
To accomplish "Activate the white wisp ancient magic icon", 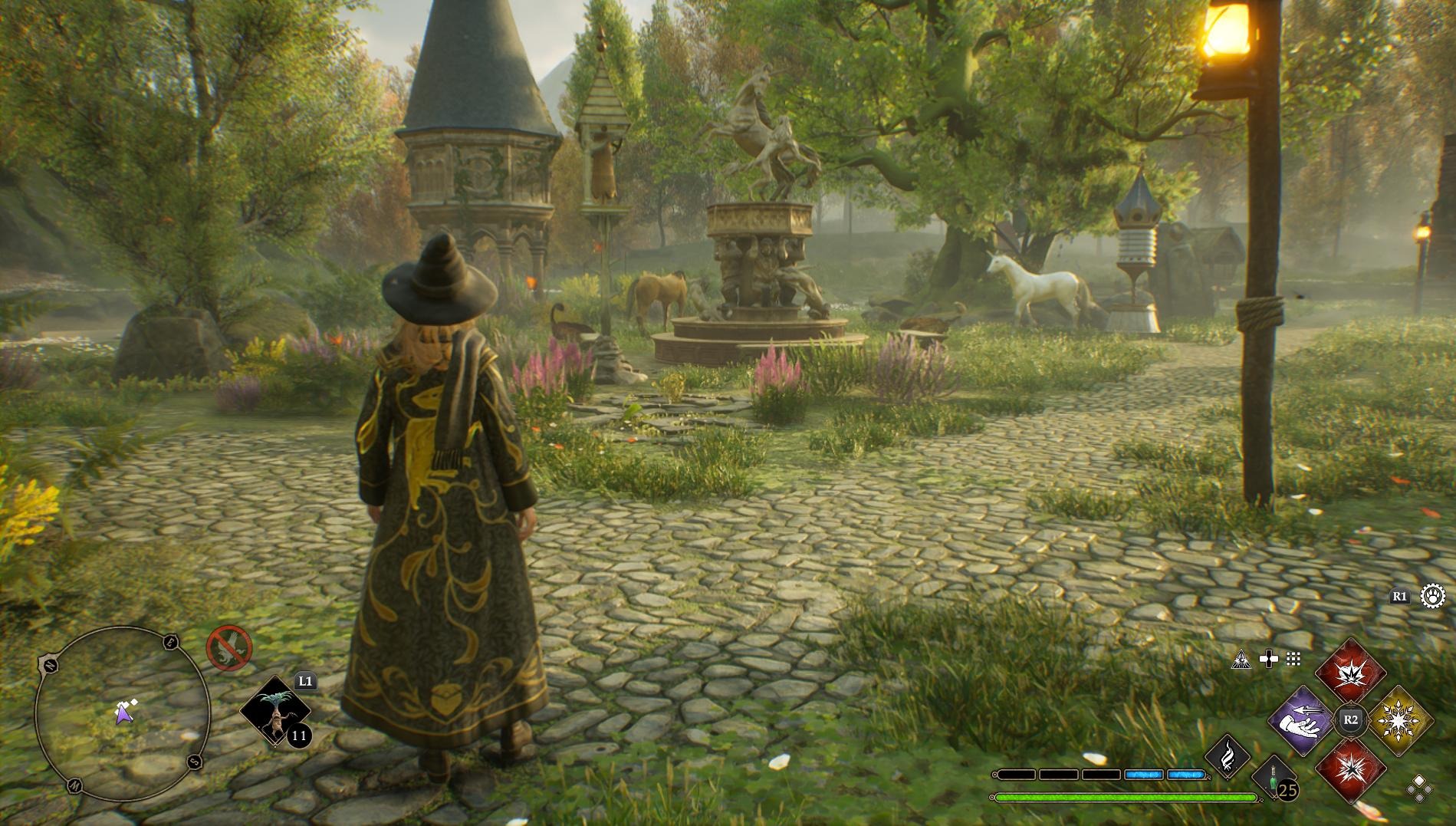I will click(x=1228, y=755).
